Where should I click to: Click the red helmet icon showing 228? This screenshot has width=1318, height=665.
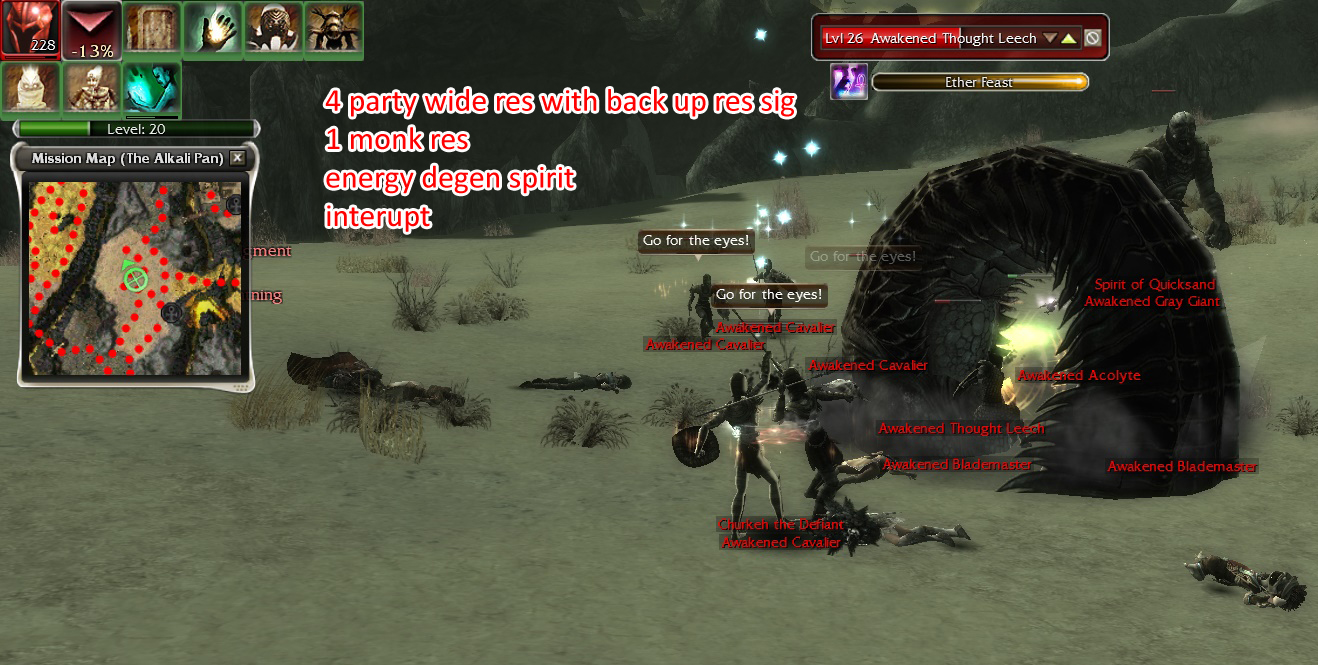pos(30,29)
